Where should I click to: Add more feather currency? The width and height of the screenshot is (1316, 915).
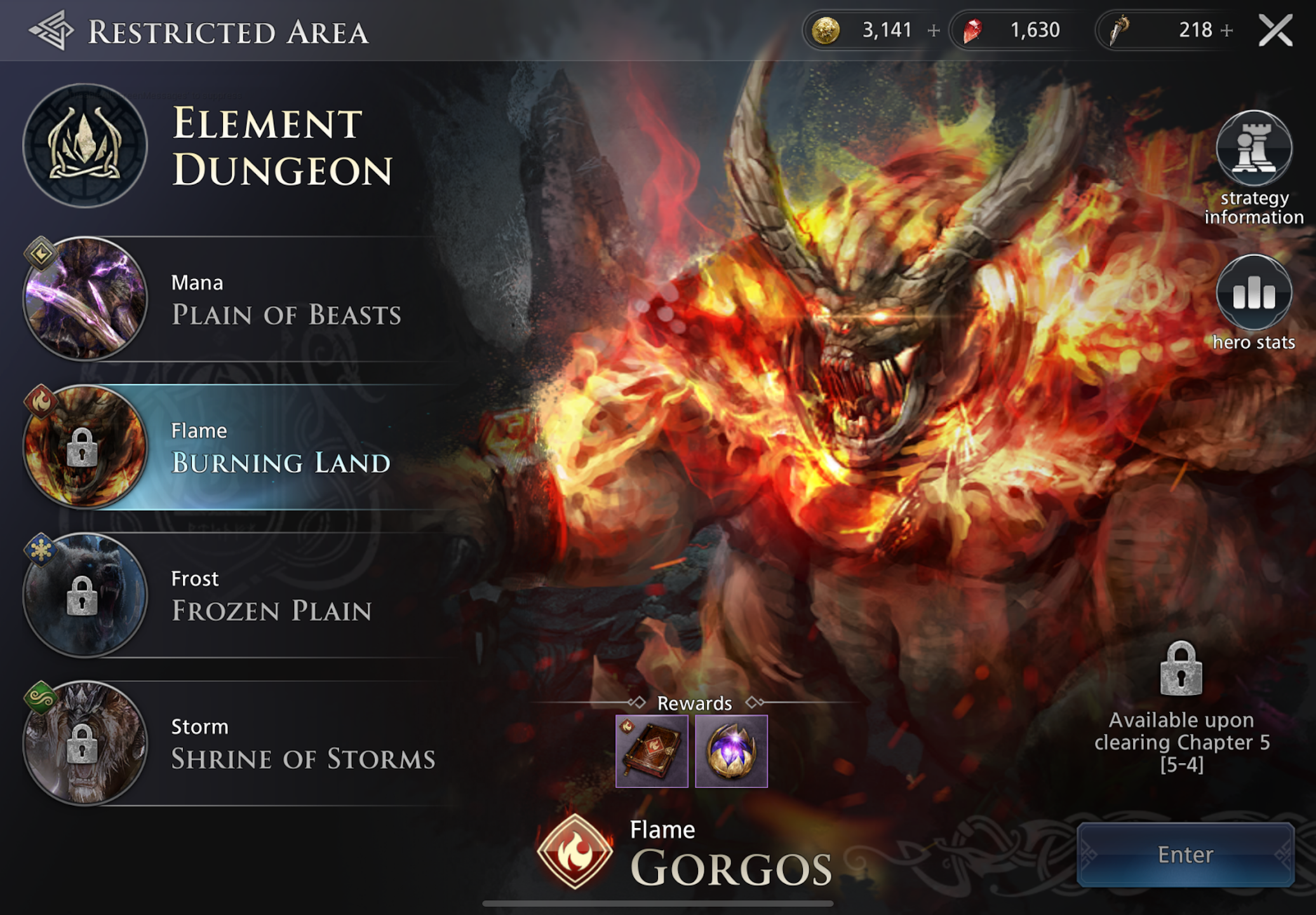1227,30
